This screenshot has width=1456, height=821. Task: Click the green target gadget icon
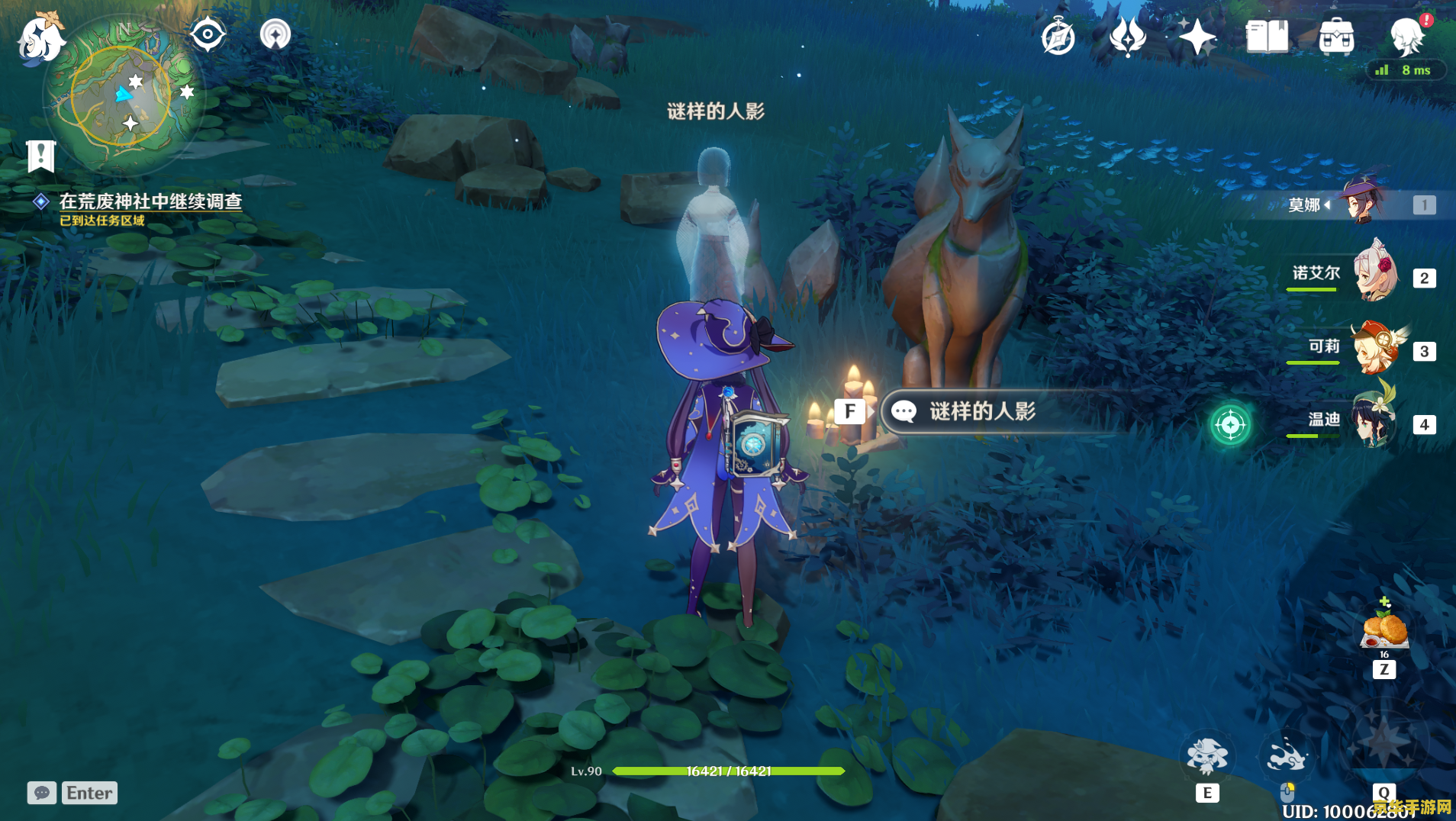coord(1230,424)
